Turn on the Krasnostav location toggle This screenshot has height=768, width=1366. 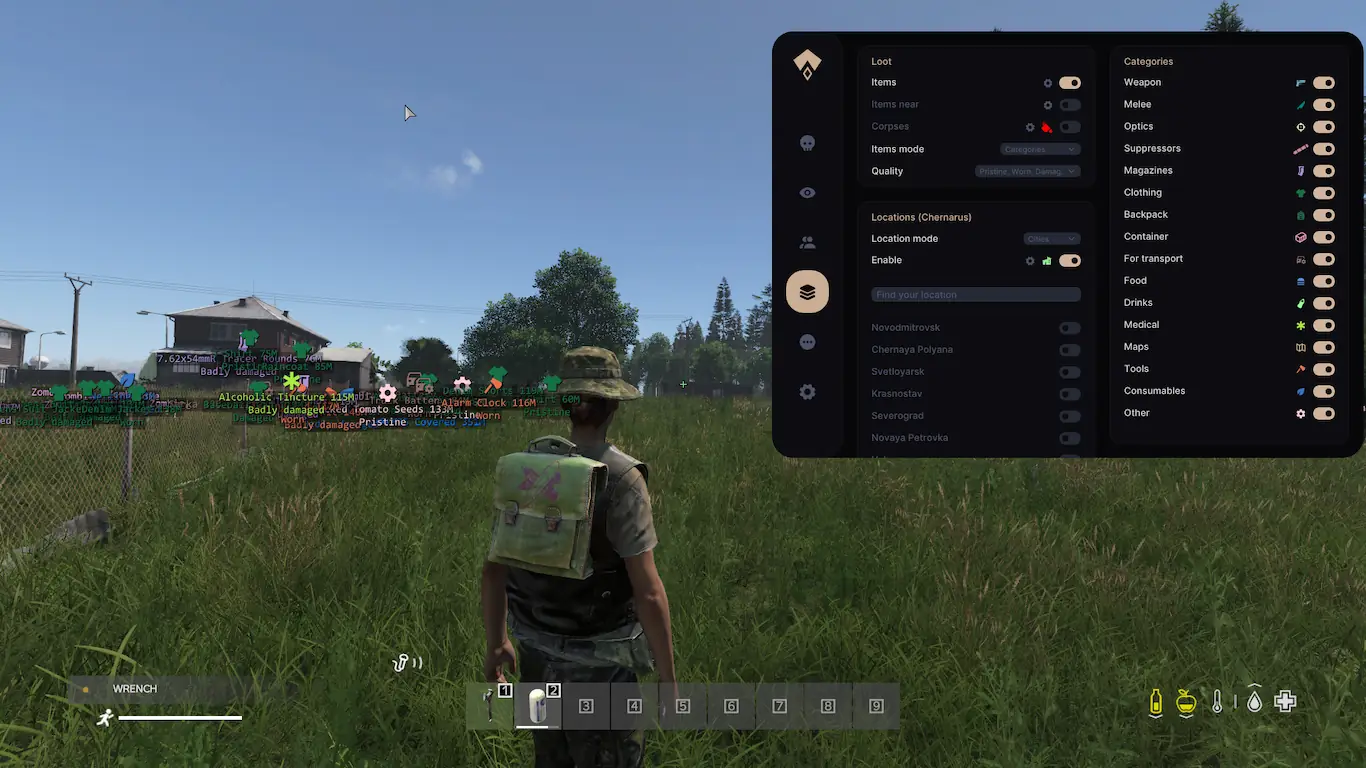pyautogui.click(x=1069, y=394)
